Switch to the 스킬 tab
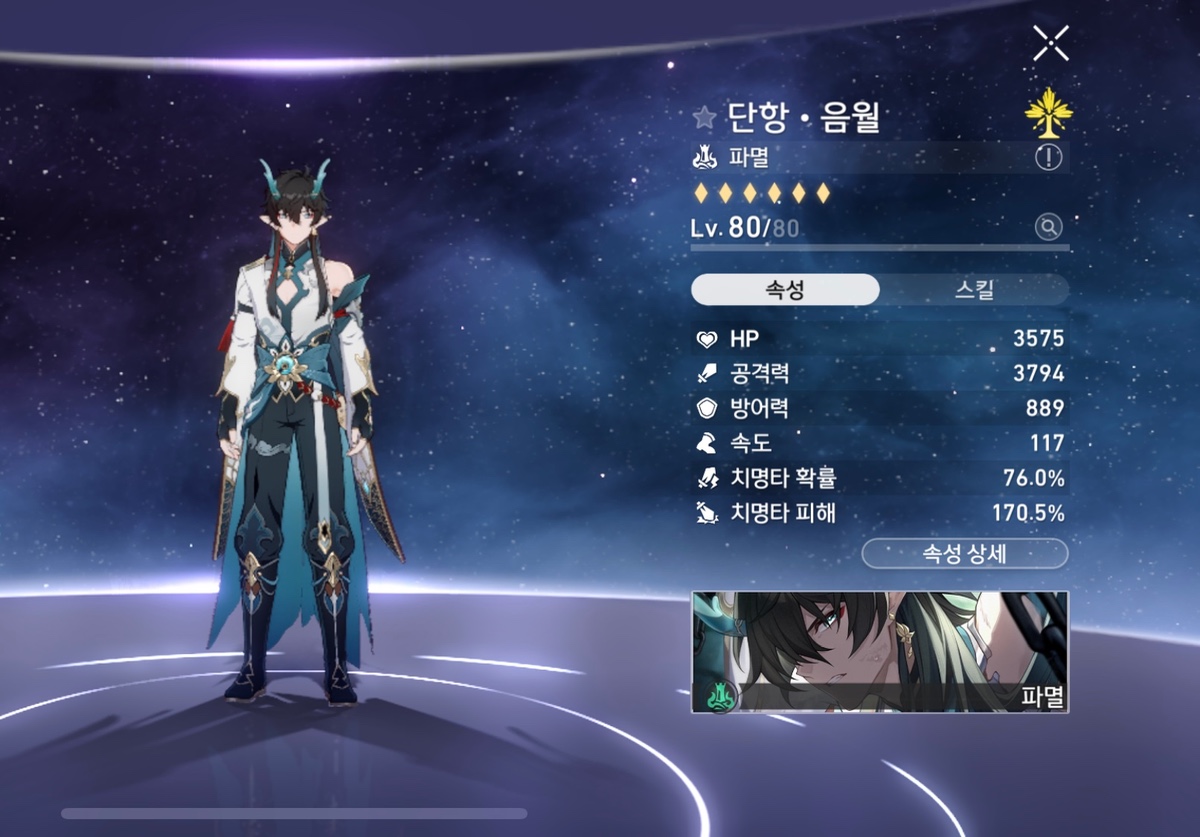 pos(974,290)
